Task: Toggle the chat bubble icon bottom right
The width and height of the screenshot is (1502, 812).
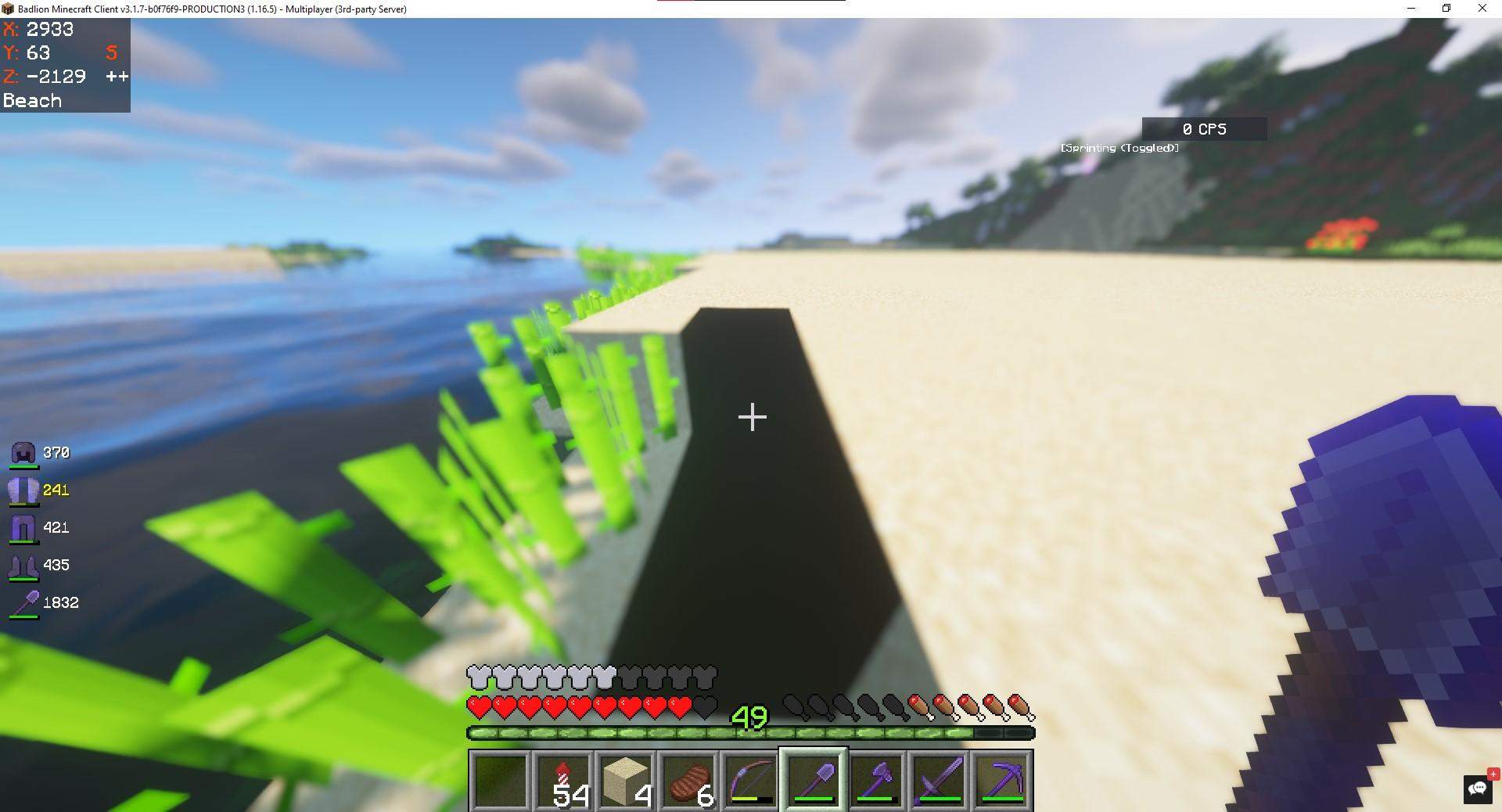Action: click(x=1479, y=788)
